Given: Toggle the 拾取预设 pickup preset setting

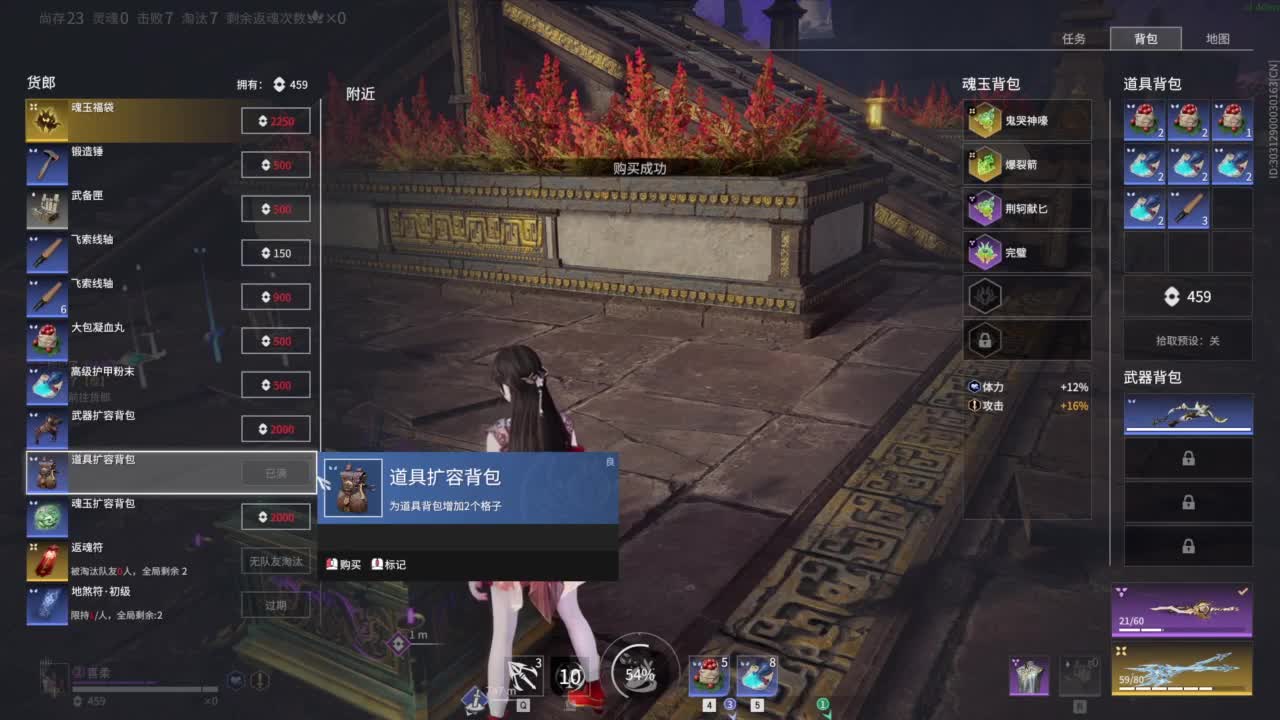Looking at the screenshot, I should click(1188, 341).
